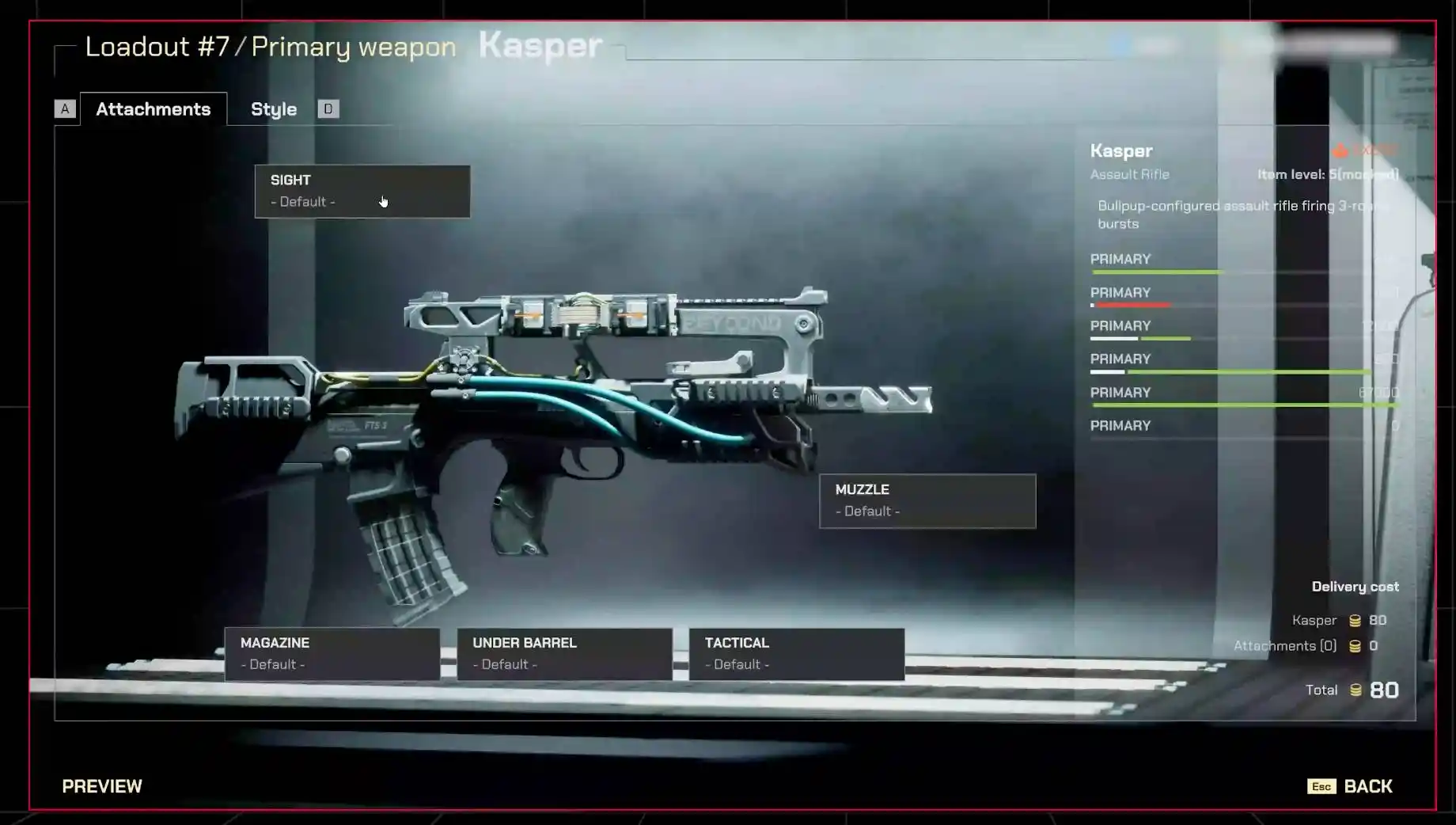The height and width of the screenshot is (825, 1456).
Task: Switch to the Style tab
Action: [x=274, y=109]
